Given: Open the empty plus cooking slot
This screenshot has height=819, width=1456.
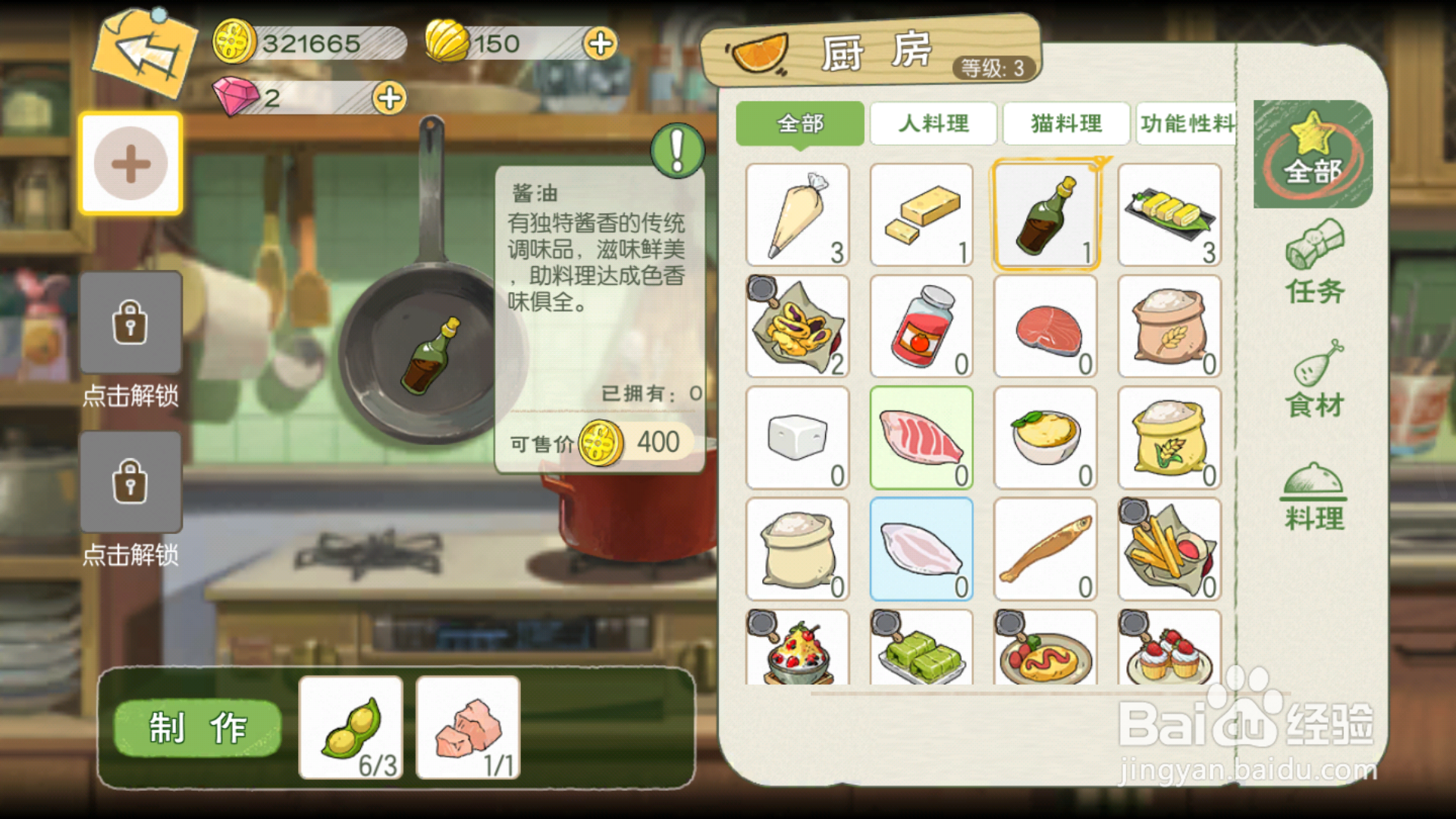Looking at the screenshot, I should (130, 162).
